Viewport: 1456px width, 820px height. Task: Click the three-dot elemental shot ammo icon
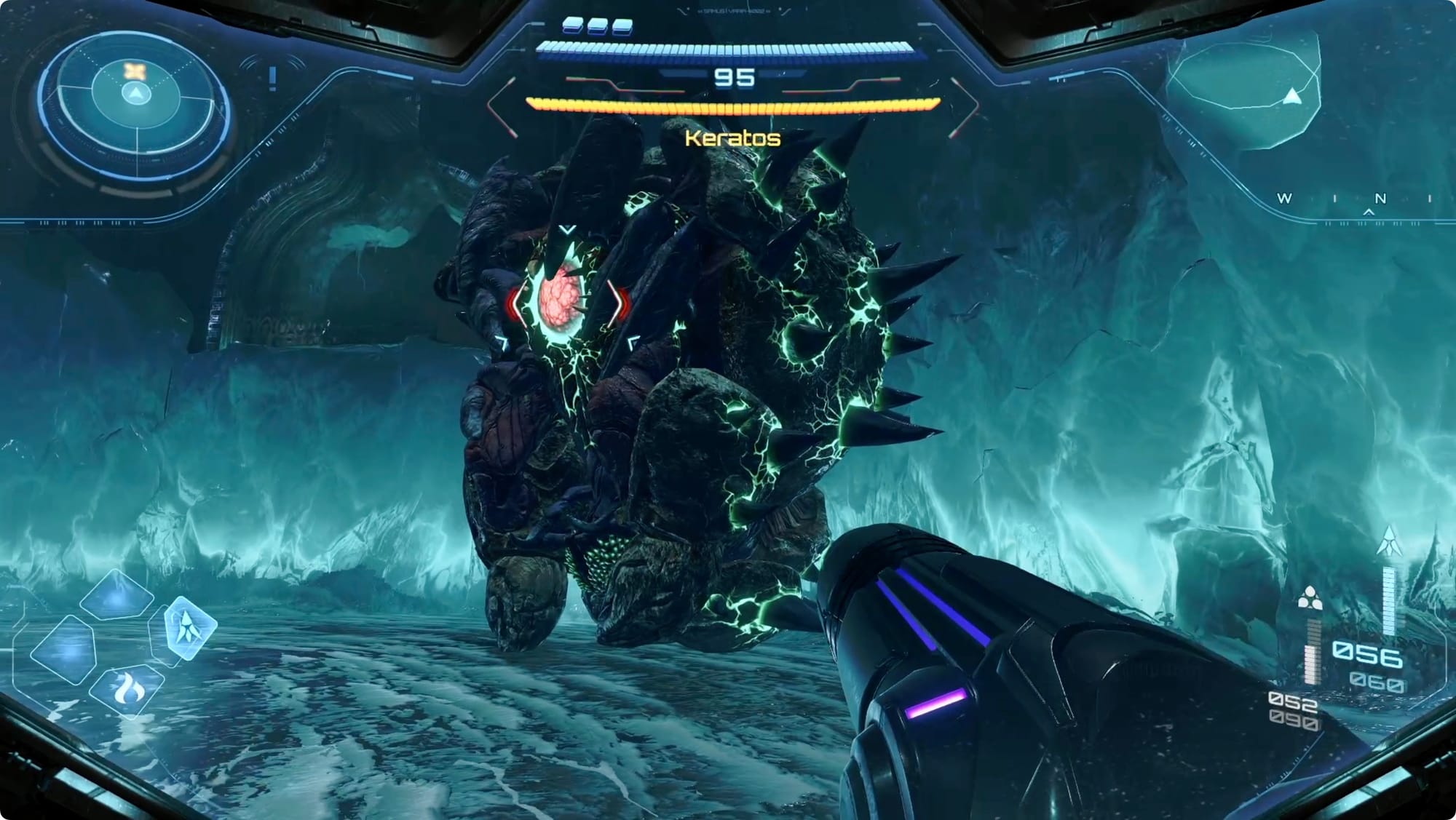pyautogui.click(x=1310, y=599)
